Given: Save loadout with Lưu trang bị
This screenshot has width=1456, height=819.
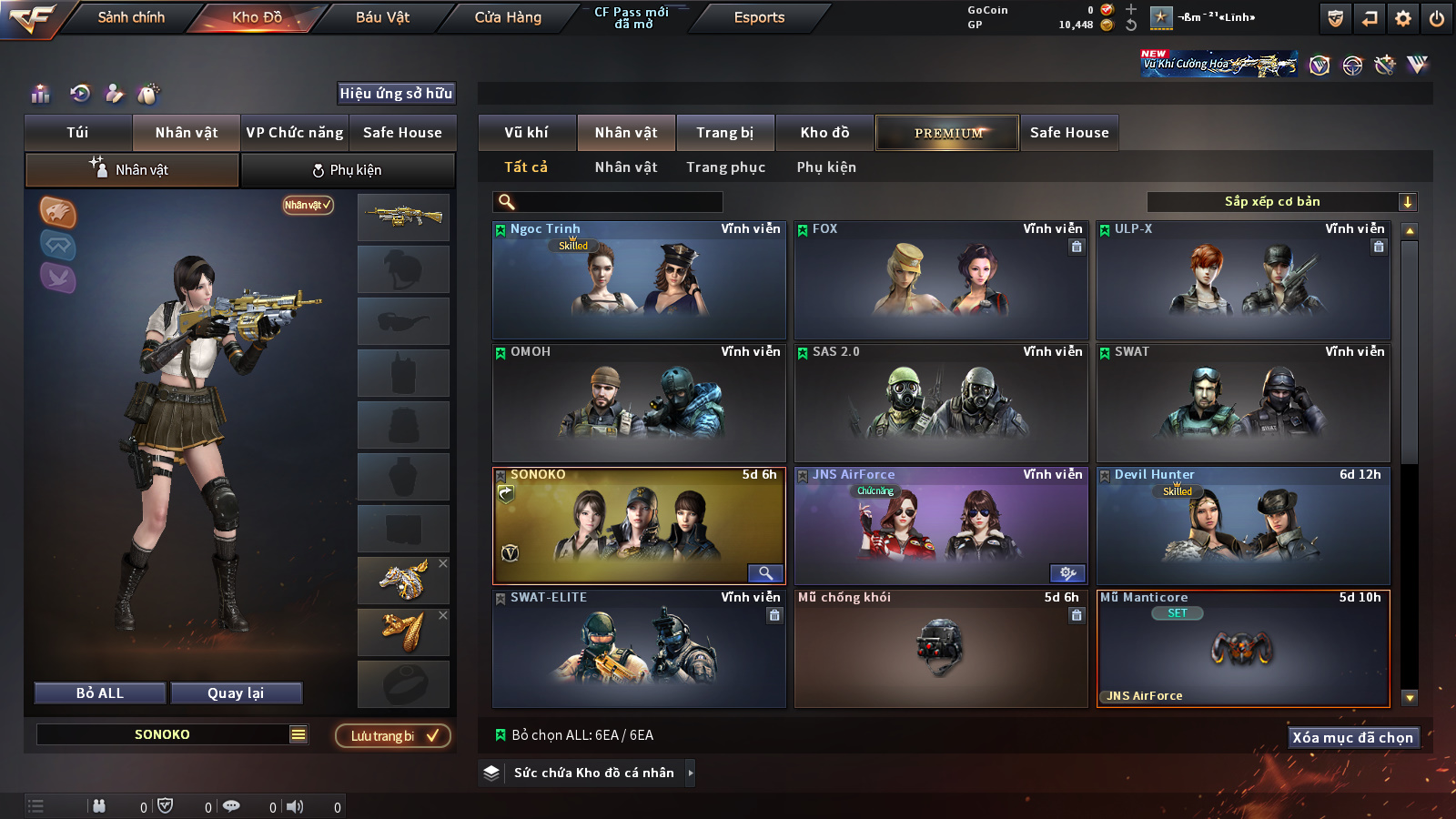Looking at the screenshot, I should (x=393, y=736).
